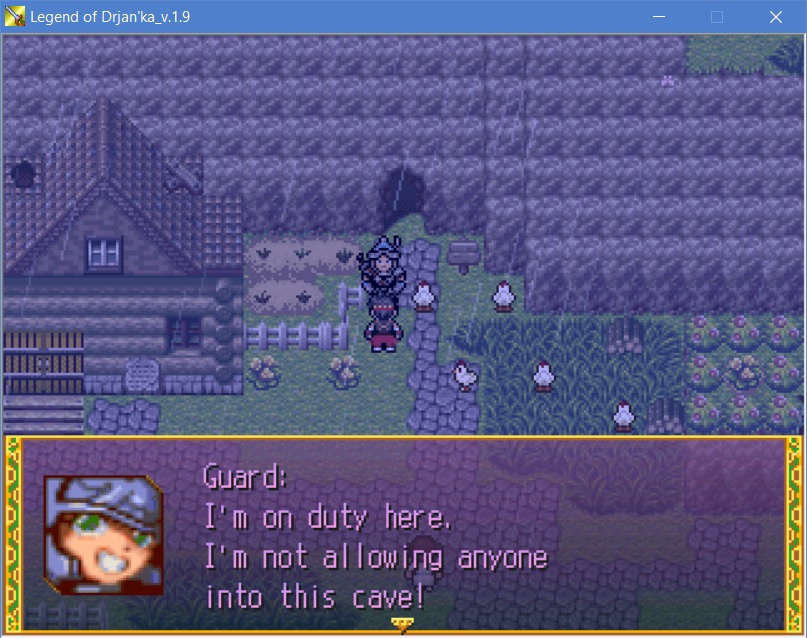Close the Legend of Drjan'ka window

(x=775, y=17)
